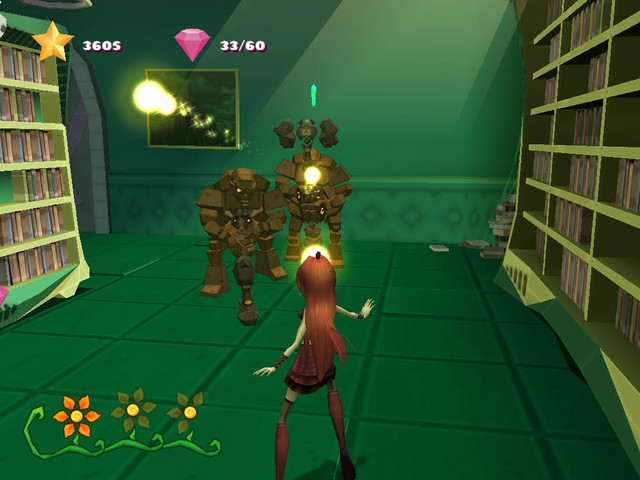The width and height of the screenshot is (640, 480).
Task: Select the pink gem collectible icon
Action: (192, 44)
